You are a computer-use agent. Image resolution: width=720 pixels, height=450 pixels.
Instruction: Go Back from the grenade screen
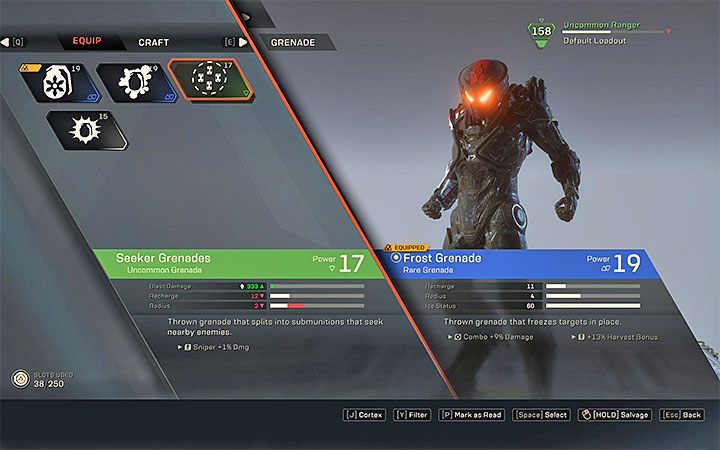[x=685, y=414]
